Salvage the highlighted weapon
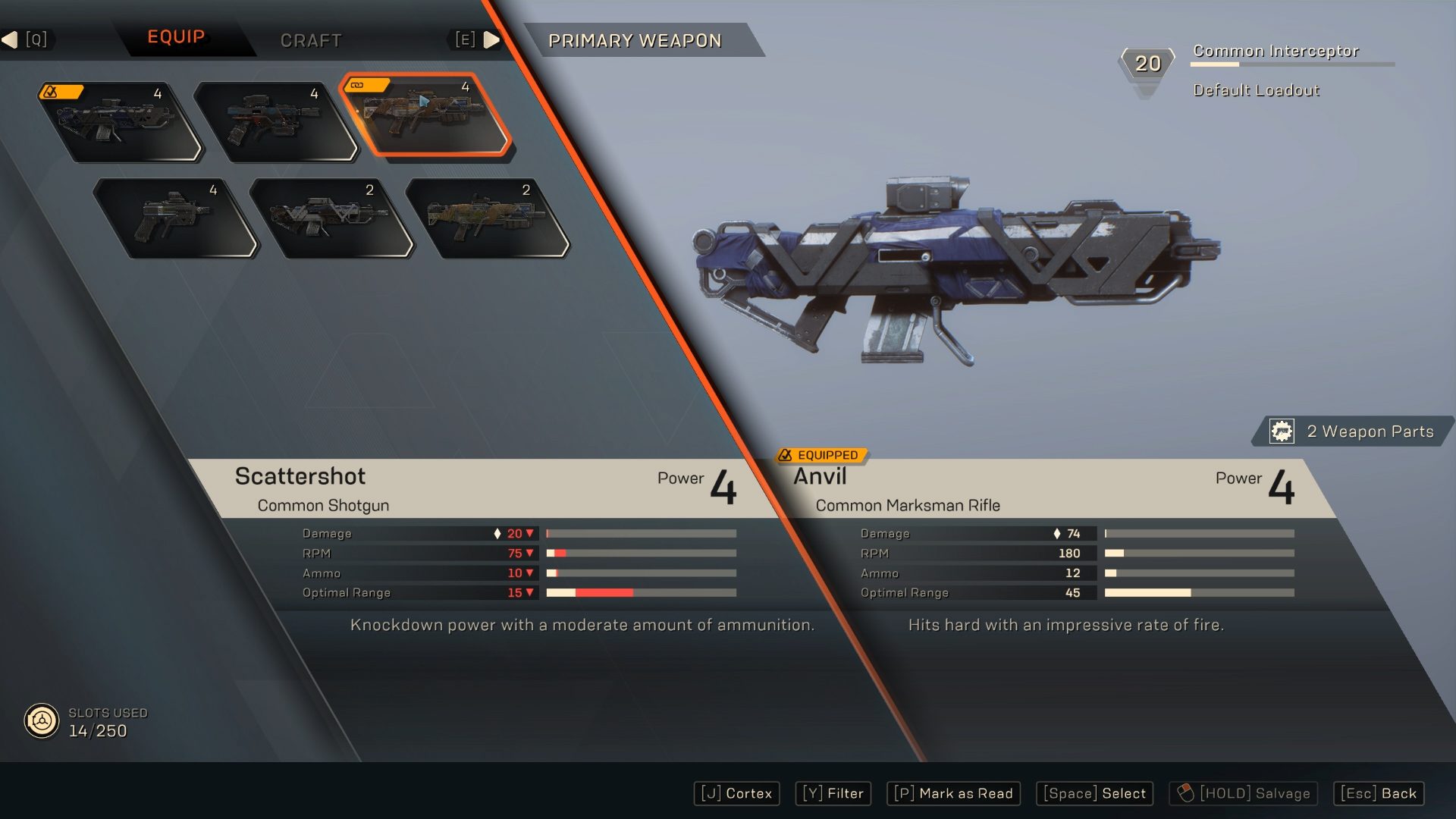This screenshot has width=1456, height=819. (x=1243, y=793)
